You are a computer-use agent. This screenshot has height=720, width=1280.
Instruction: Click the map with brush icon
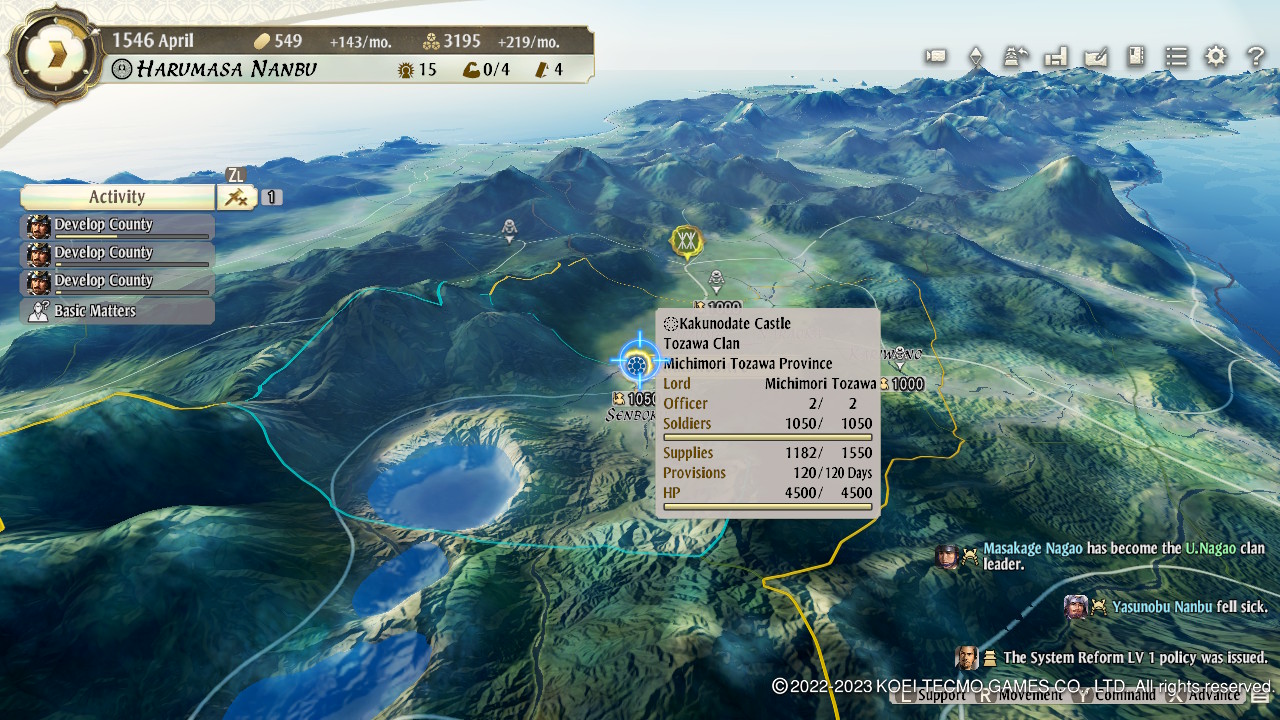tap(1096, 56)
